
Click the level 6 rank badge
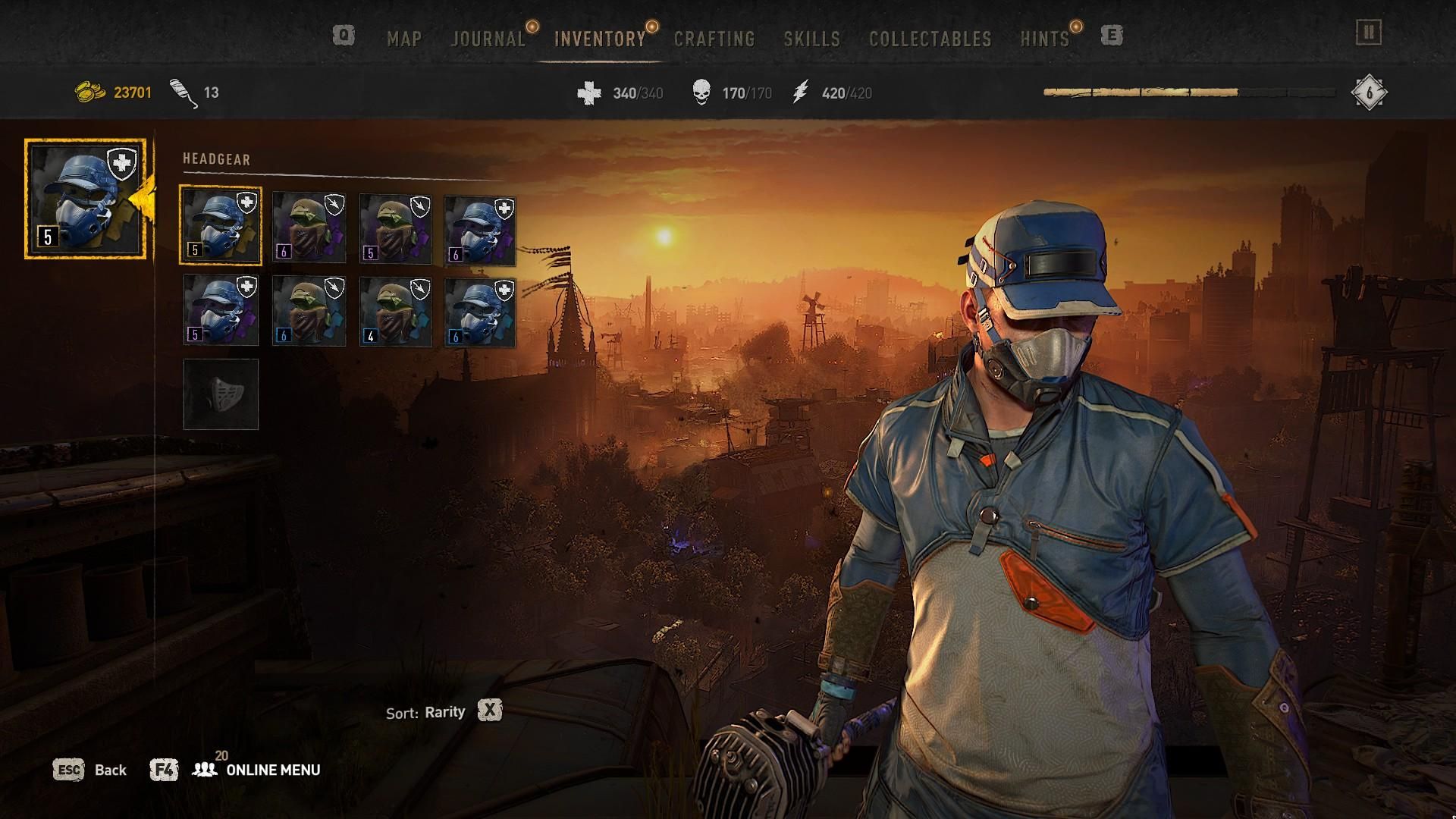point(1370,91)
